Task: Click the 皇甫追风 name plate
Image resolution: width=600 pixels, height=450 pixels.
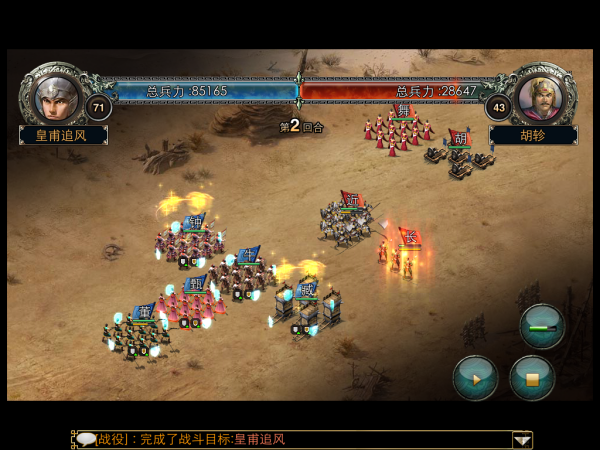Action: (63, 135)
